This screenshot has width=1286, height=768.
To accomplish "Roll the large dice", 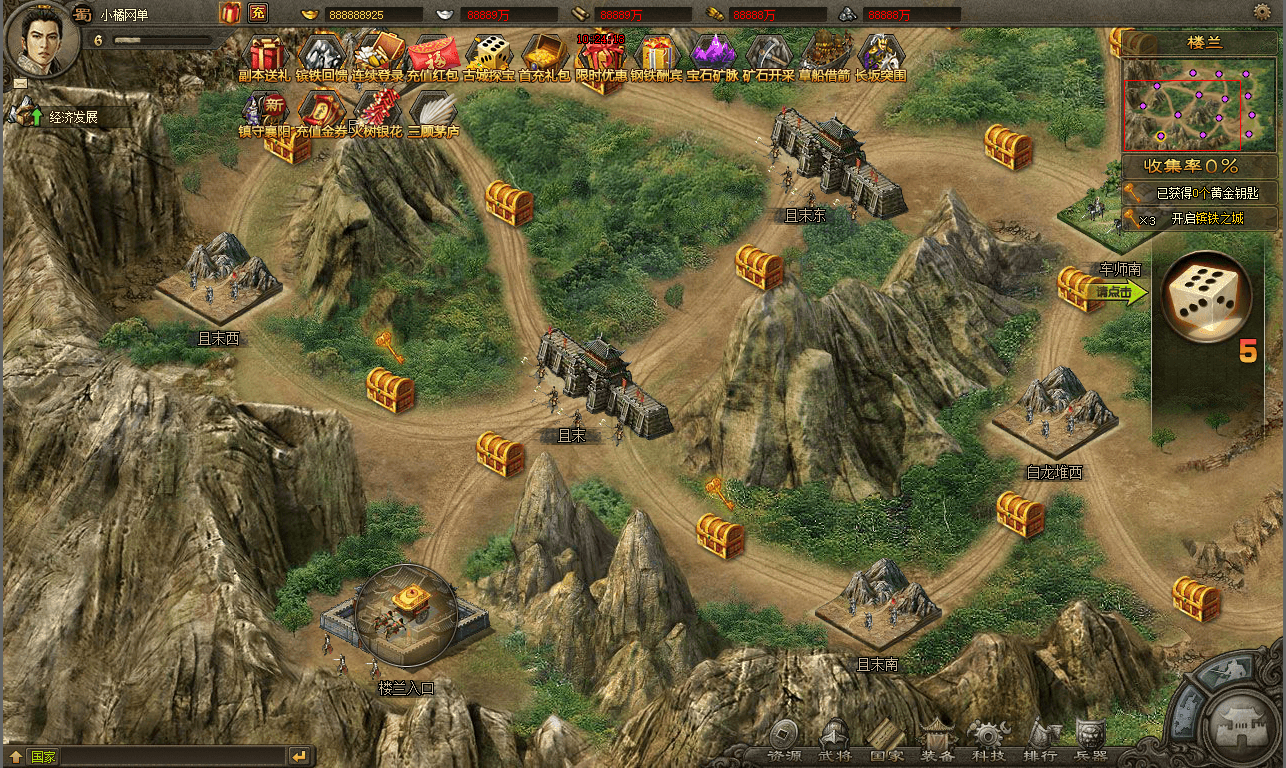I will tap(1206, 296).
